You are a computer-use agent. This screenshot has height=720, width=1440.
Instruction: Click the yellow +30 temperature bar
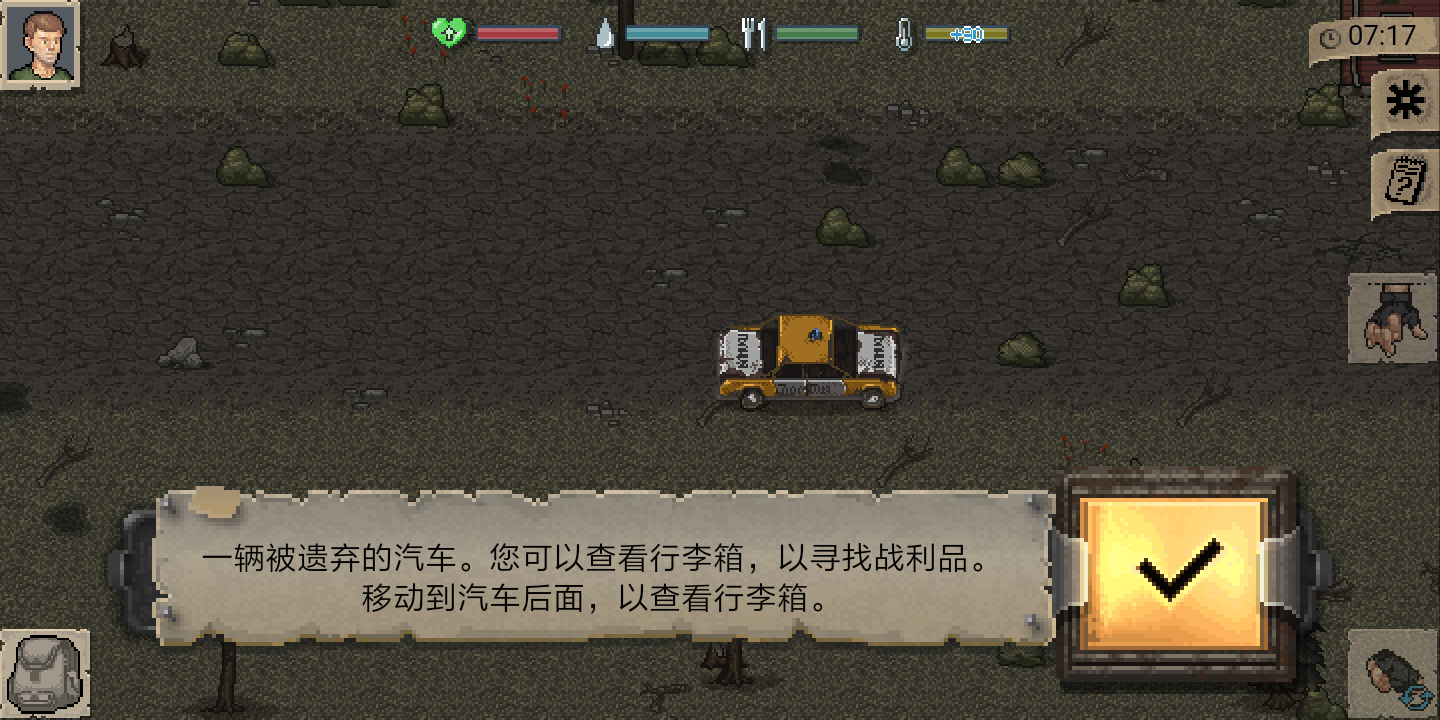pyautogui.click(x=965, y=33)
